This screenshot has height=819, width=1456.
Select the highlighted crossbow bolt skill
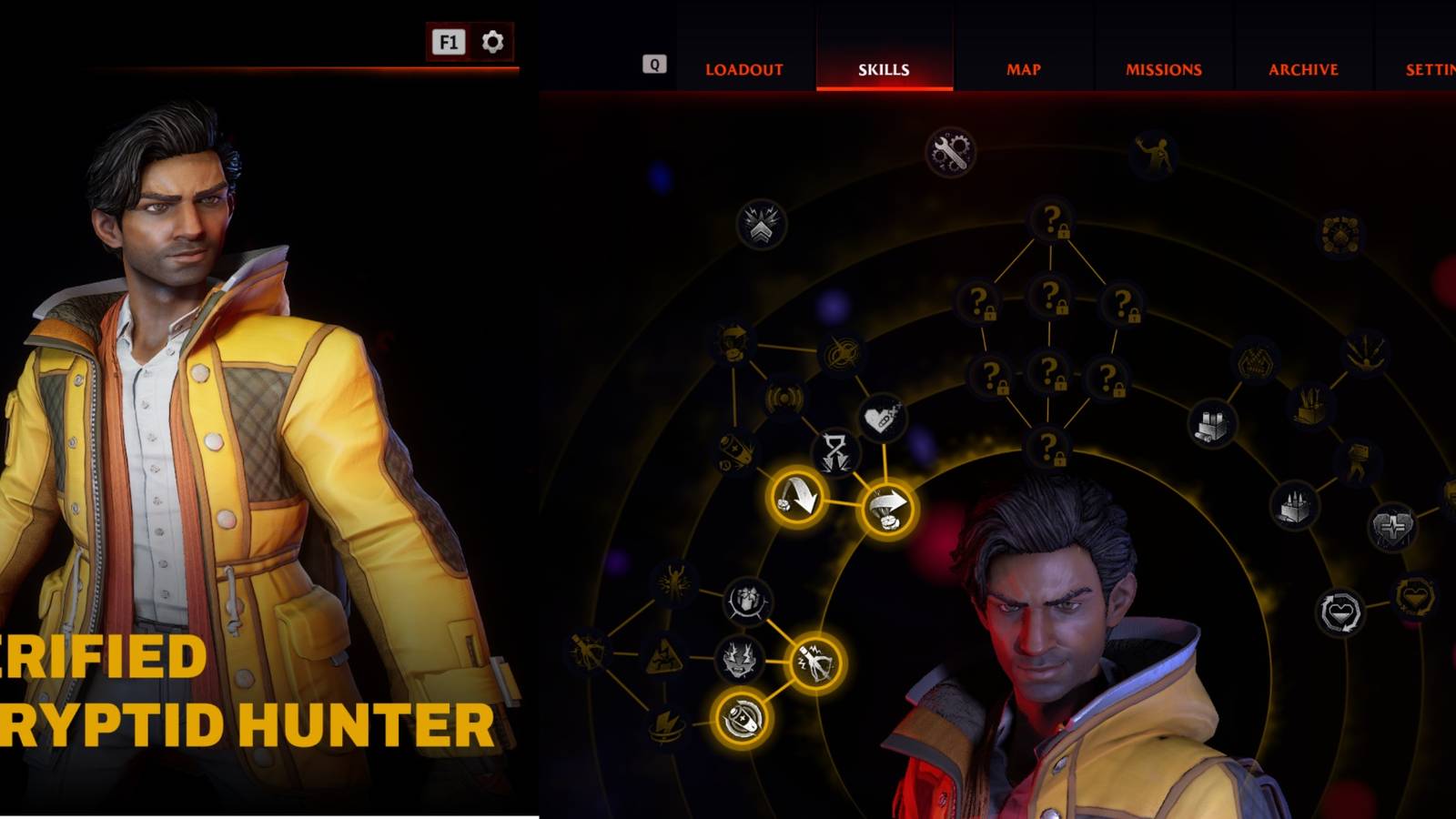[813, 662]
